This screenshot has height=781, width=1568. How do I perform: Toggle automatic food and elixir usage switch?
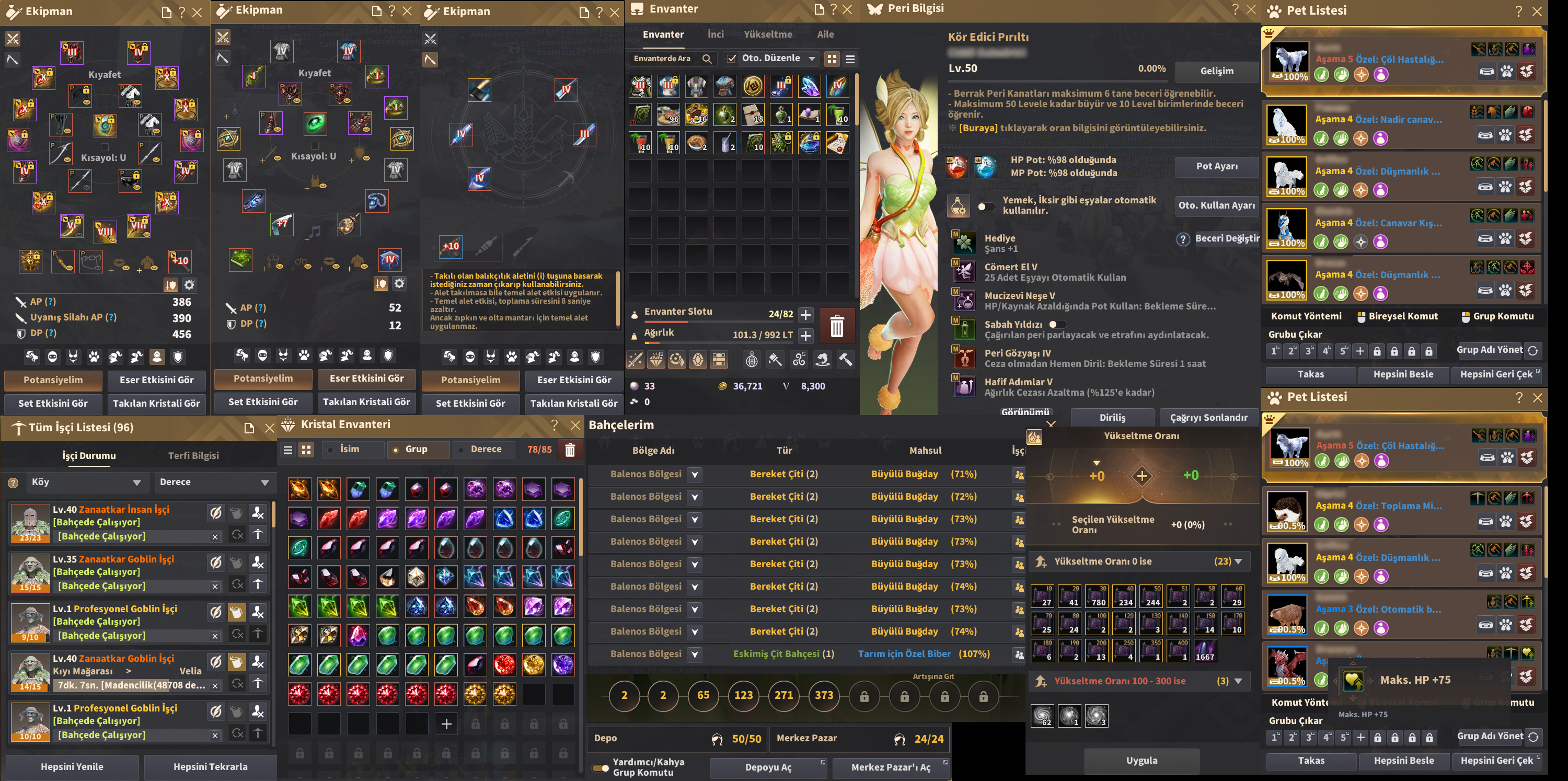coord(986,206)
